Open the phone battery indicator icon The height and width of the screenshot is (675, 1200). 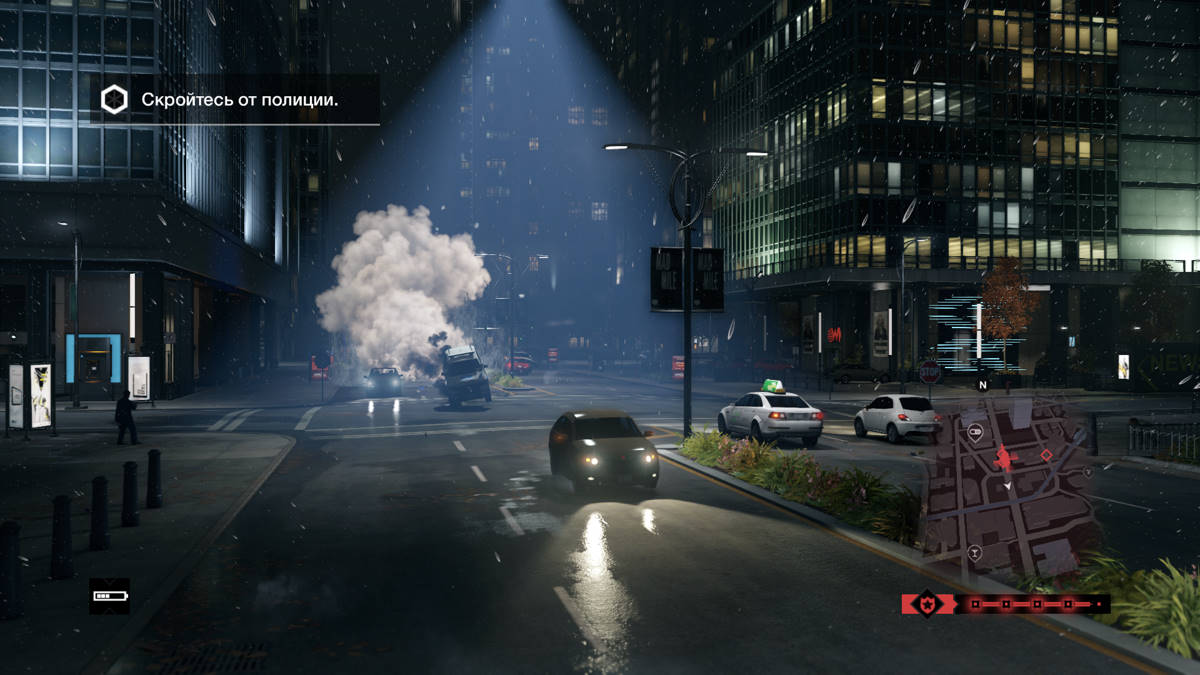[x=108, y=596]
